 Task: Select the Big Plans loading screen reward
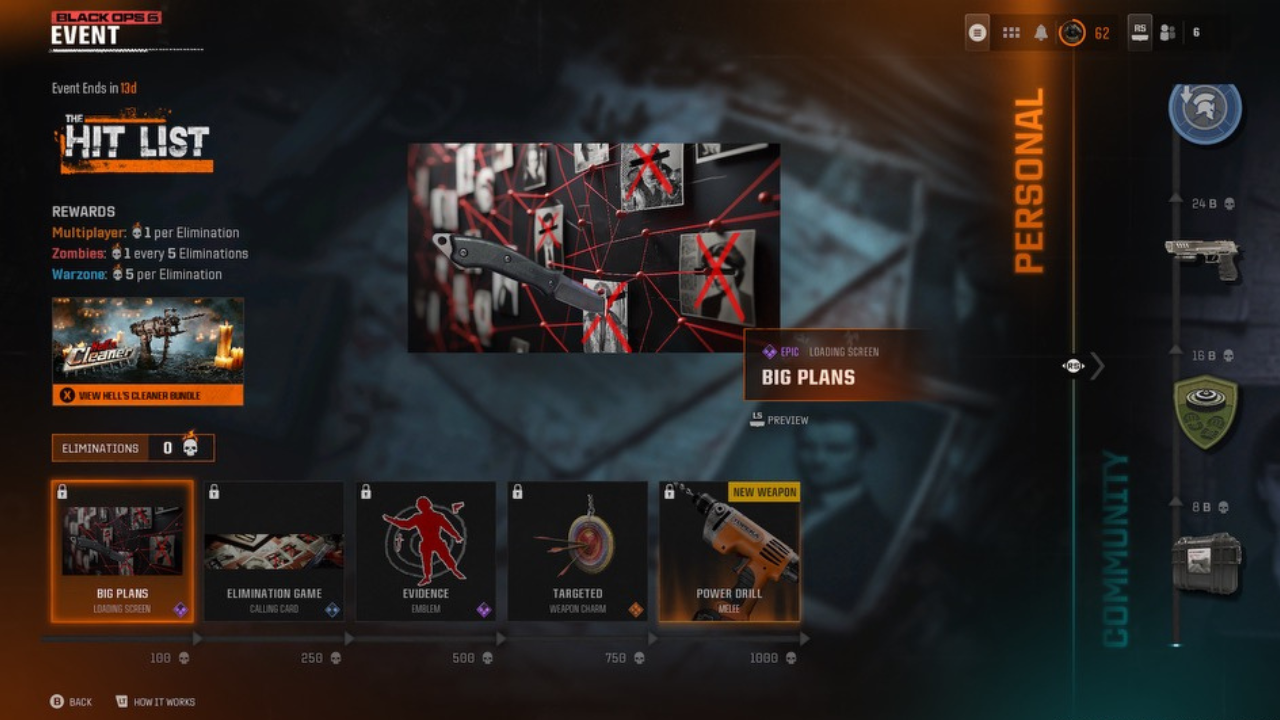click(122, 551)
